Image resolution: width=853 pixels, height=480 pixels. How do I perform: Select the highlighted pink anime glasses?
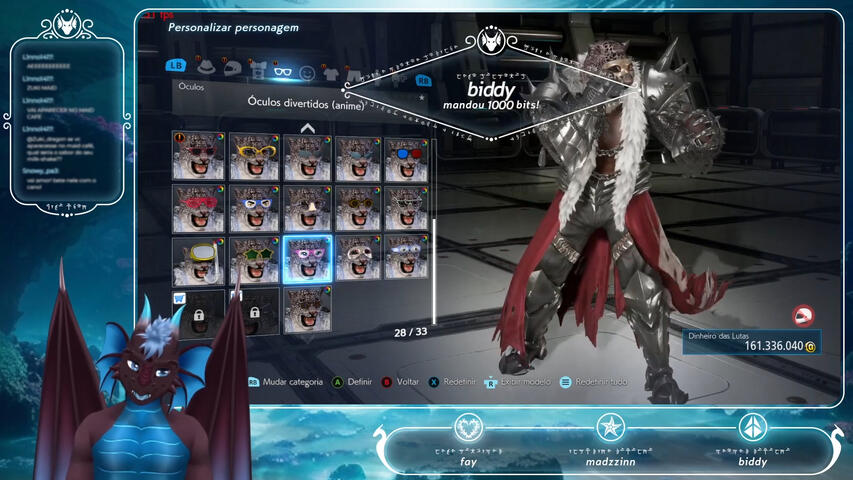tap(307, 260)
